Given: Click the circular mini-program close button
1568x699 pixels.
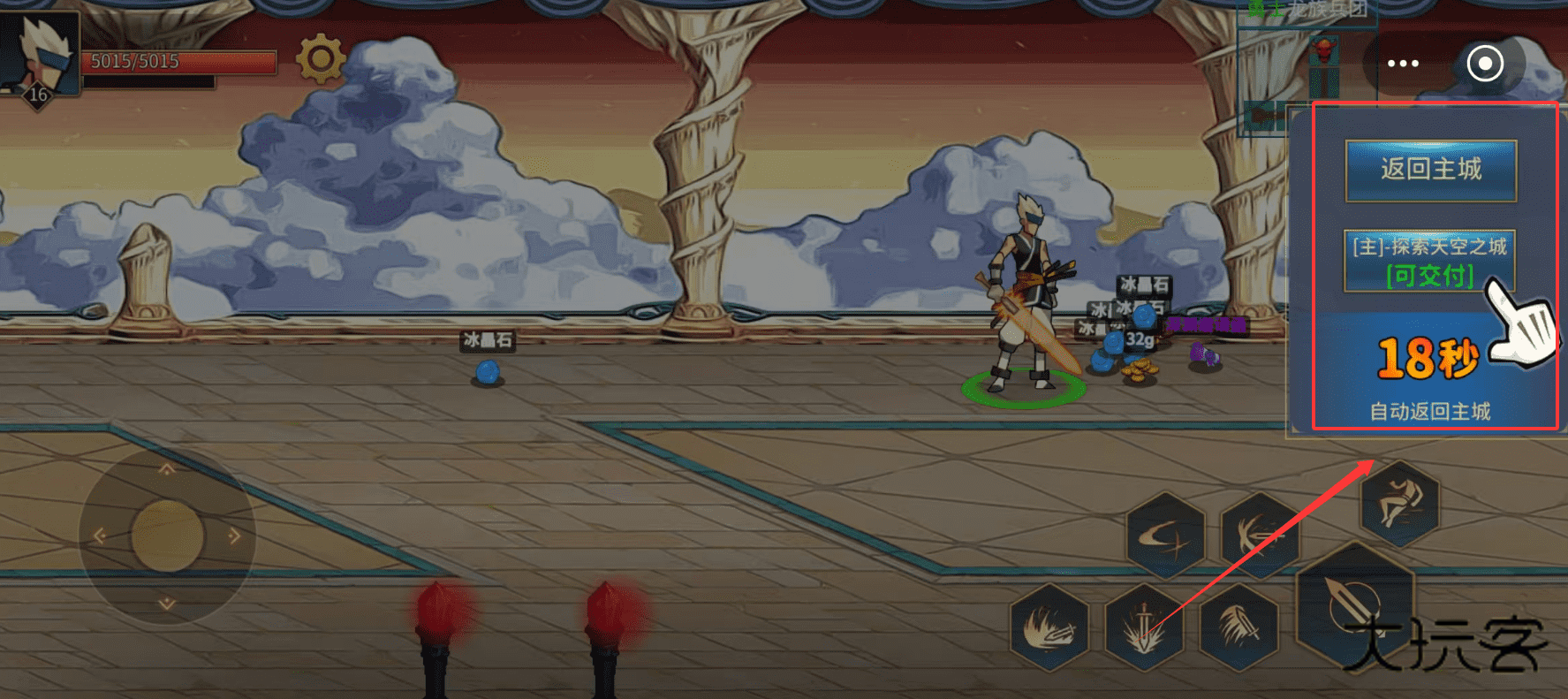Looking at the screenshot, I should pos(1485,64).
